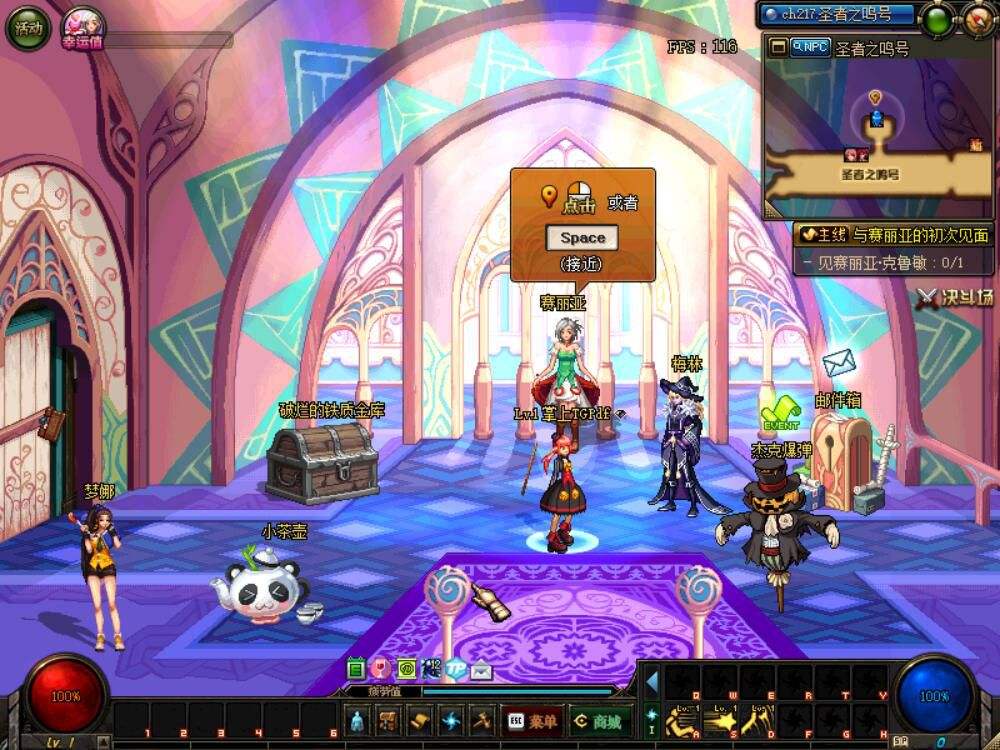Click the blue character silhouette icon
This screenshot has height=750, width=1000.
pos(360,720)
